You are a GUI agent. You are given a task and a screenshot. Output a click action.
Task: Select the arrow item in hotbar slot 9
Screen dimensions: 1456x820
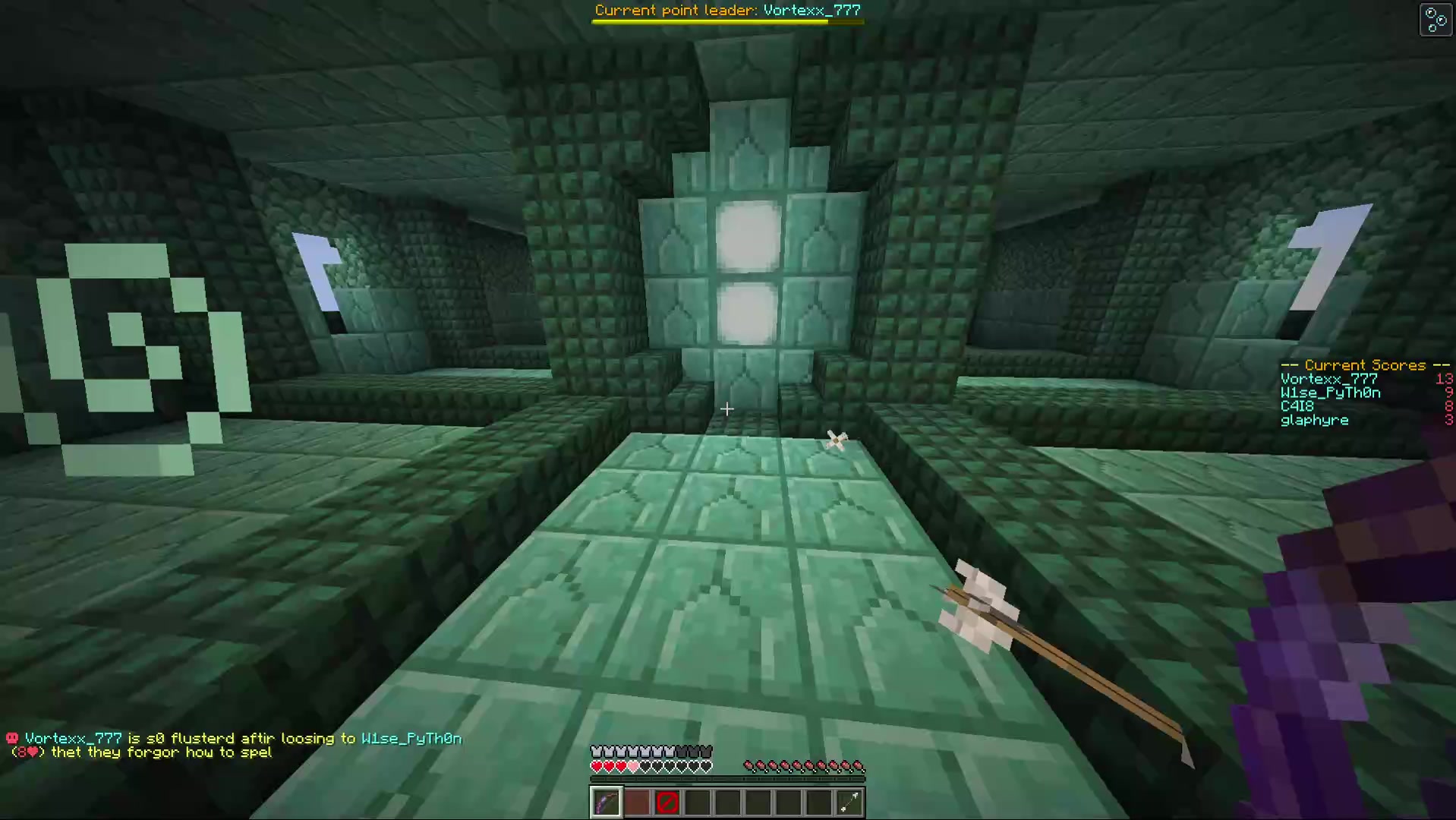849,803
